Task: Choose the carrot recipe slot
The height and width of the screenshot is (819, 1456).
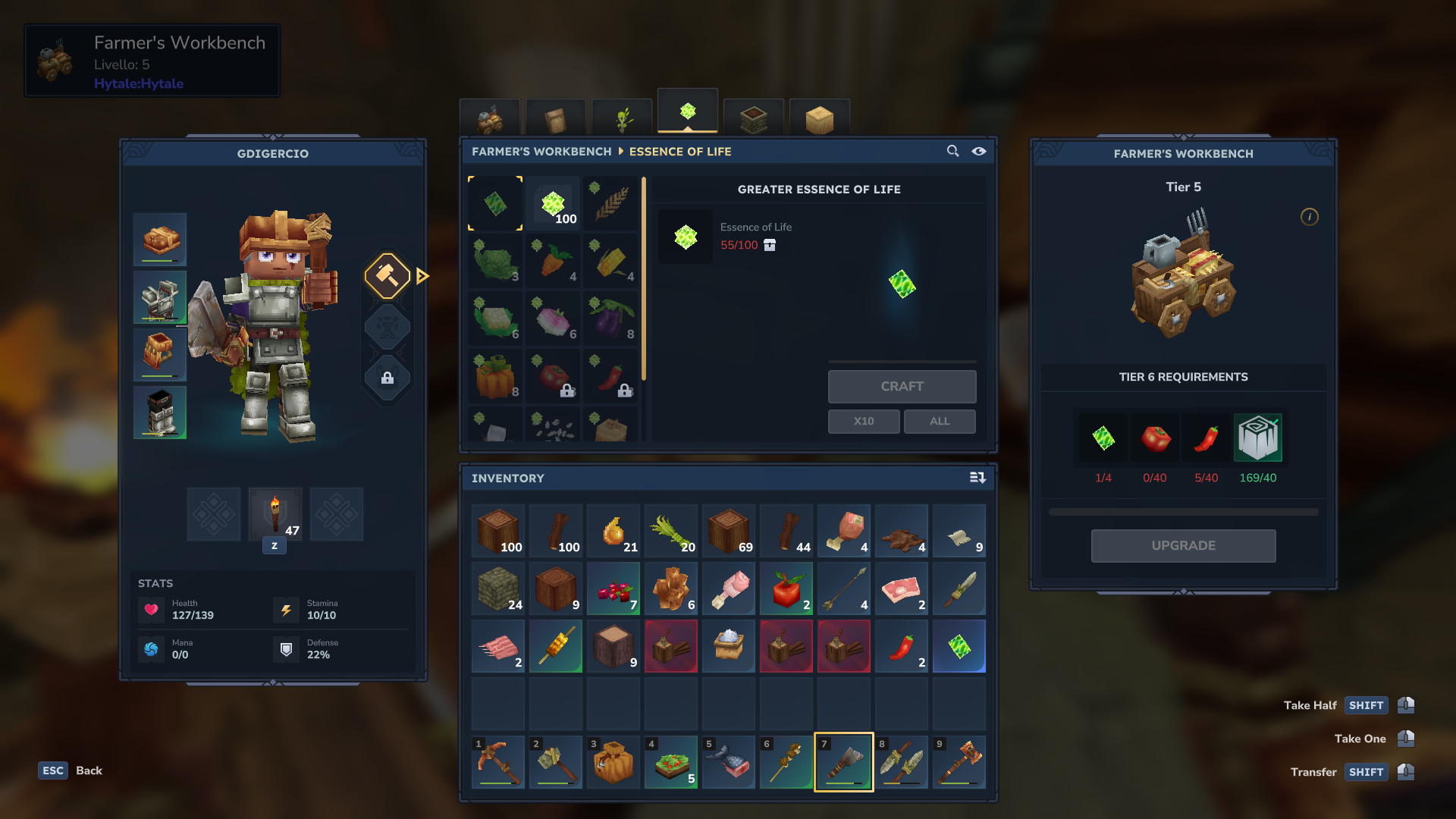Action: pos(554,262)
